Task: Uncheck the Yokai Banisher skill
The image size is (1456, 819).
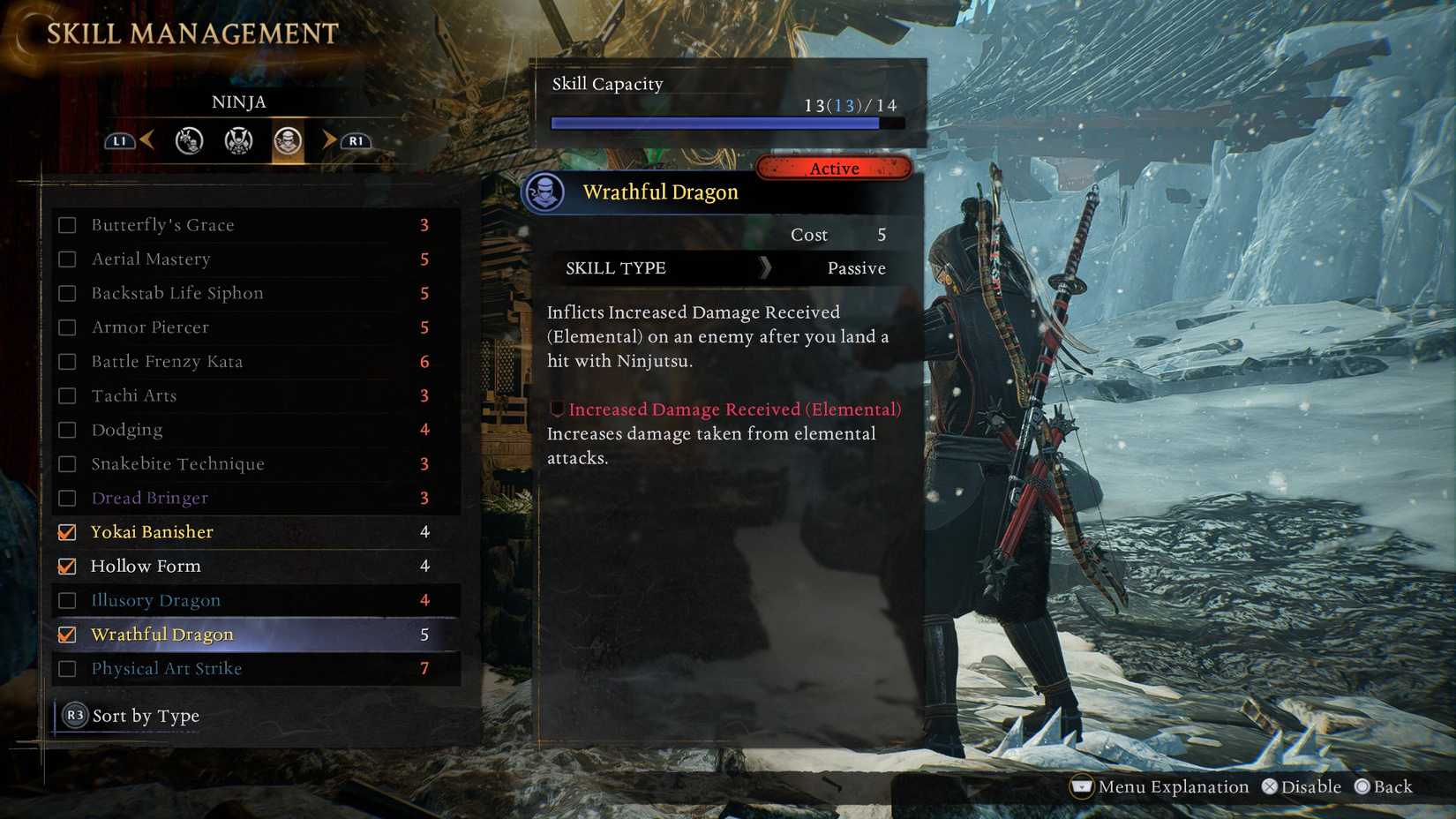Action: 67,531
